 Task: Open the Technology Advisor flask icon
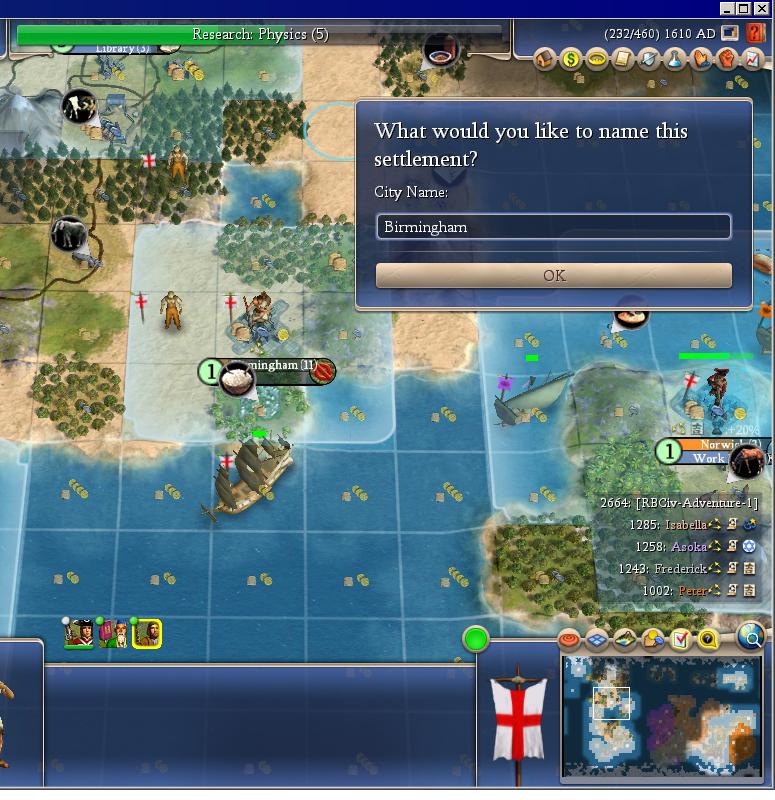pyautogui.click(x=674, y=60)
